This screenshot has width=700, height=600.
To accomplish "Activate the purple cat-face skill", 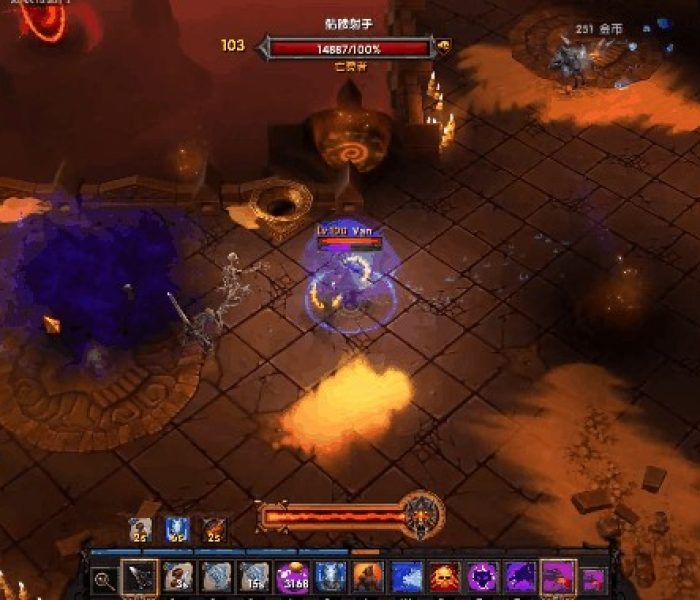I will [x=482, y=577].
